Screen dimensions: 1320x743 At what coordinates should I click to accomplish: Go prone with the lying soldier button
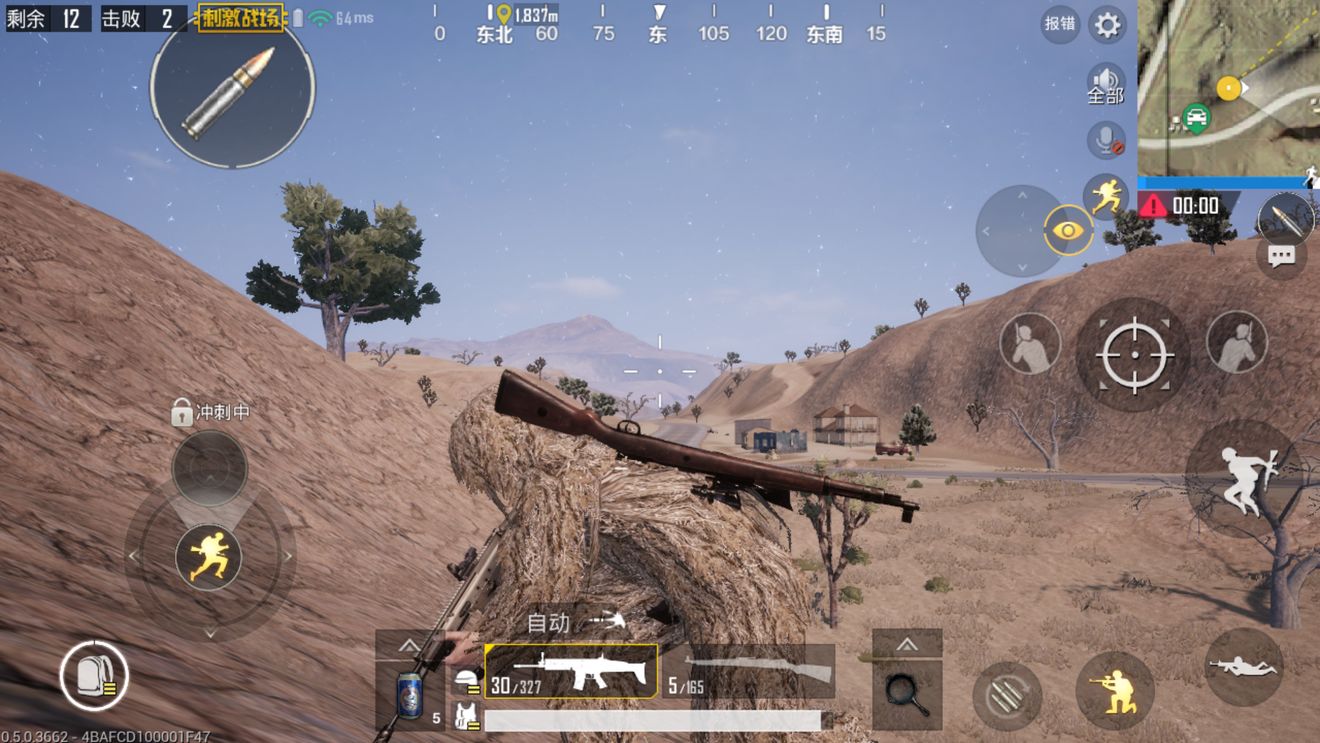[1243, 667]
